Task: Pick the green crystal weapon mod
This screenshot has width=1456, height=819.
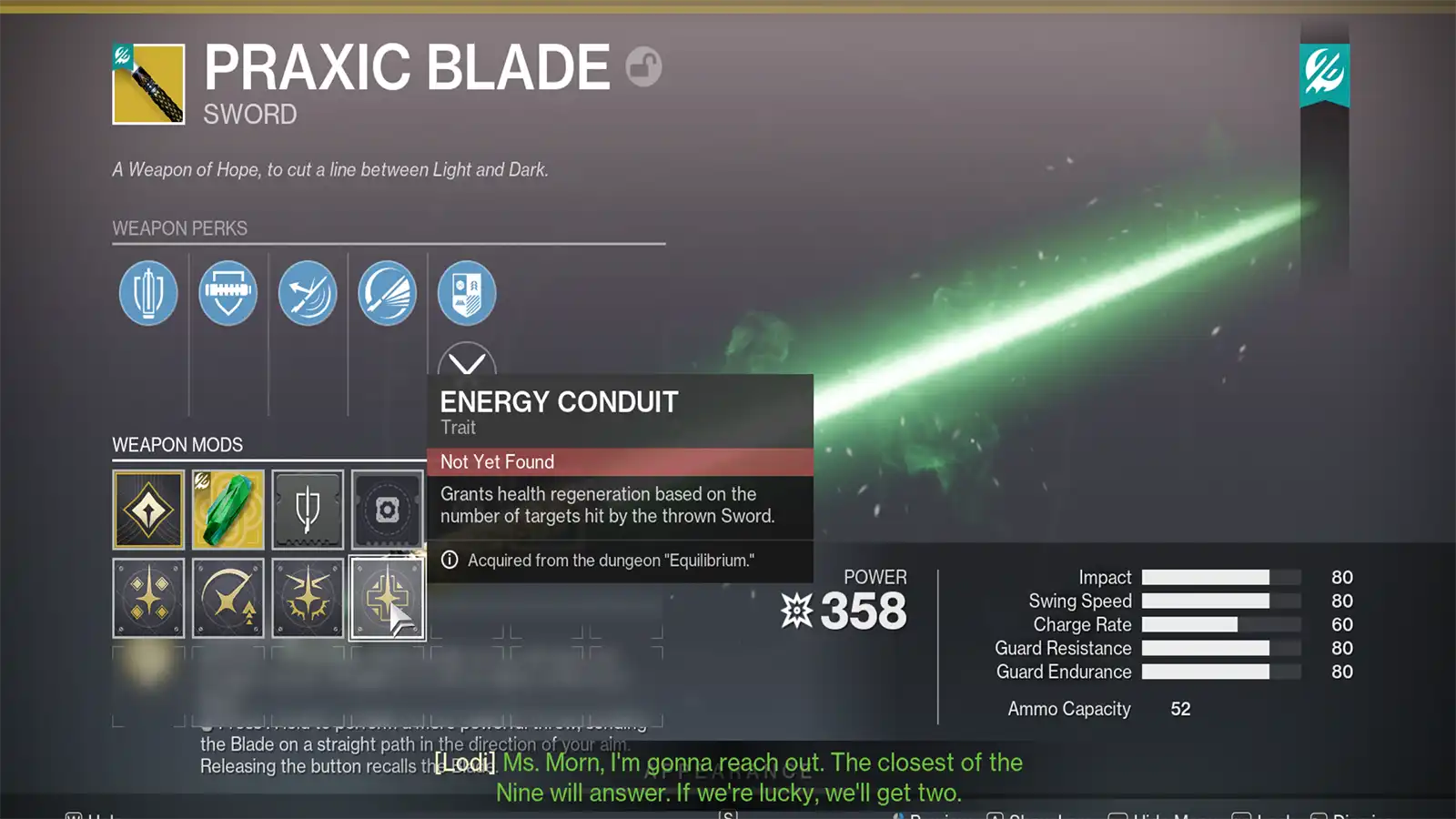Action: tap(227, 509)
